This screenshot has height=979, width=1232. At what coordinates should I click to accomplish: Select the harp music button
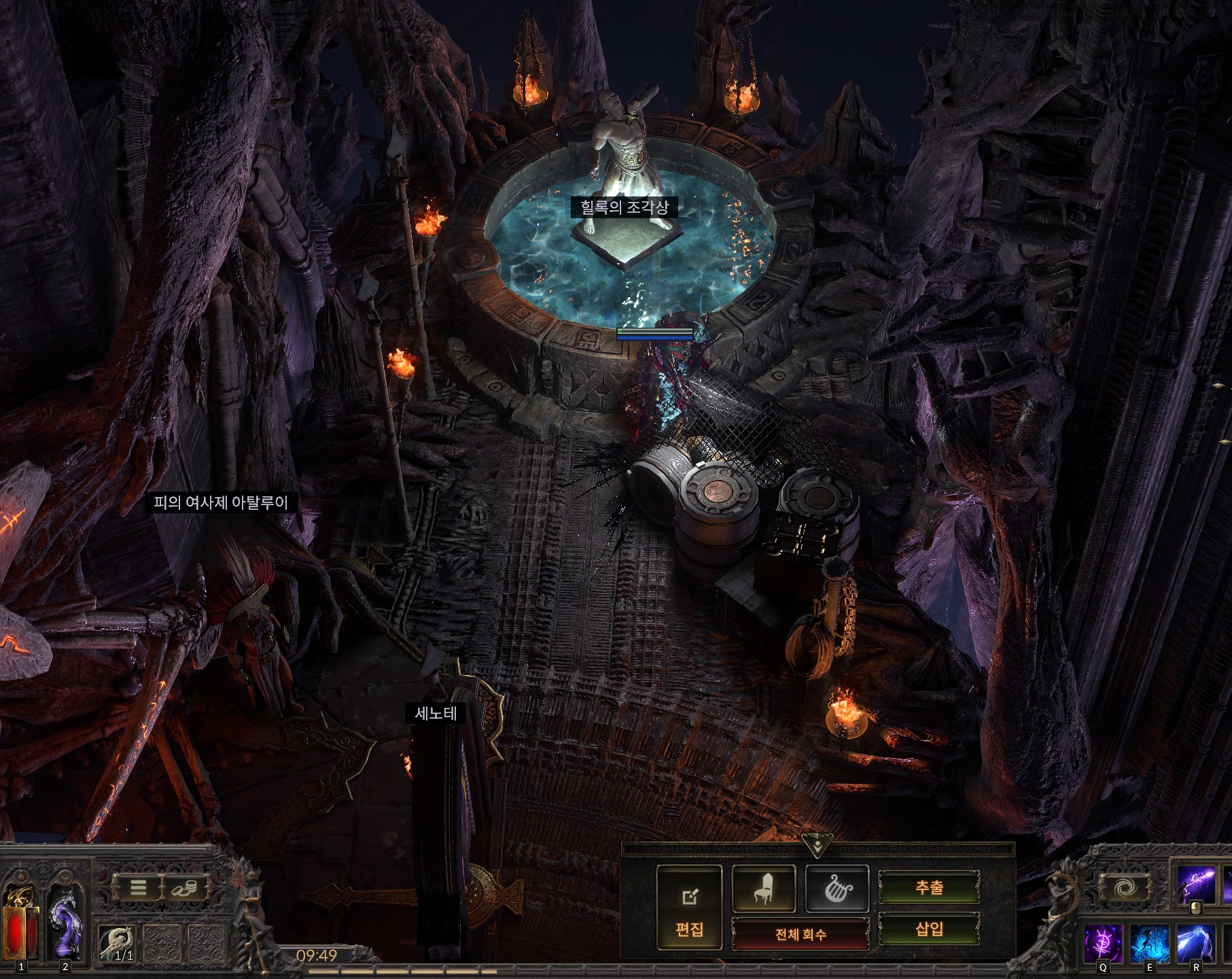click(x=837, y=888)
